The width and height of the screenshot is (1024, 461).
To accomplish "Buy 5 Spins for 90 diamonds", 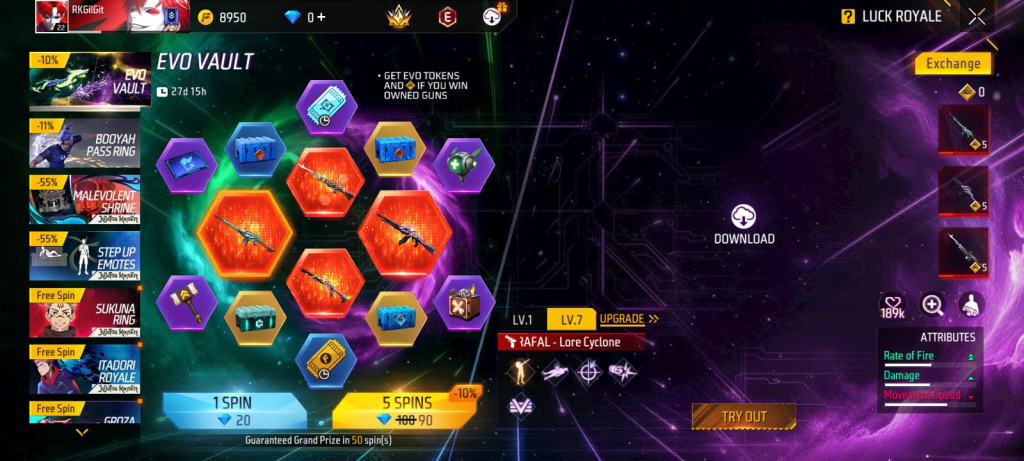I will coord(412,411).
